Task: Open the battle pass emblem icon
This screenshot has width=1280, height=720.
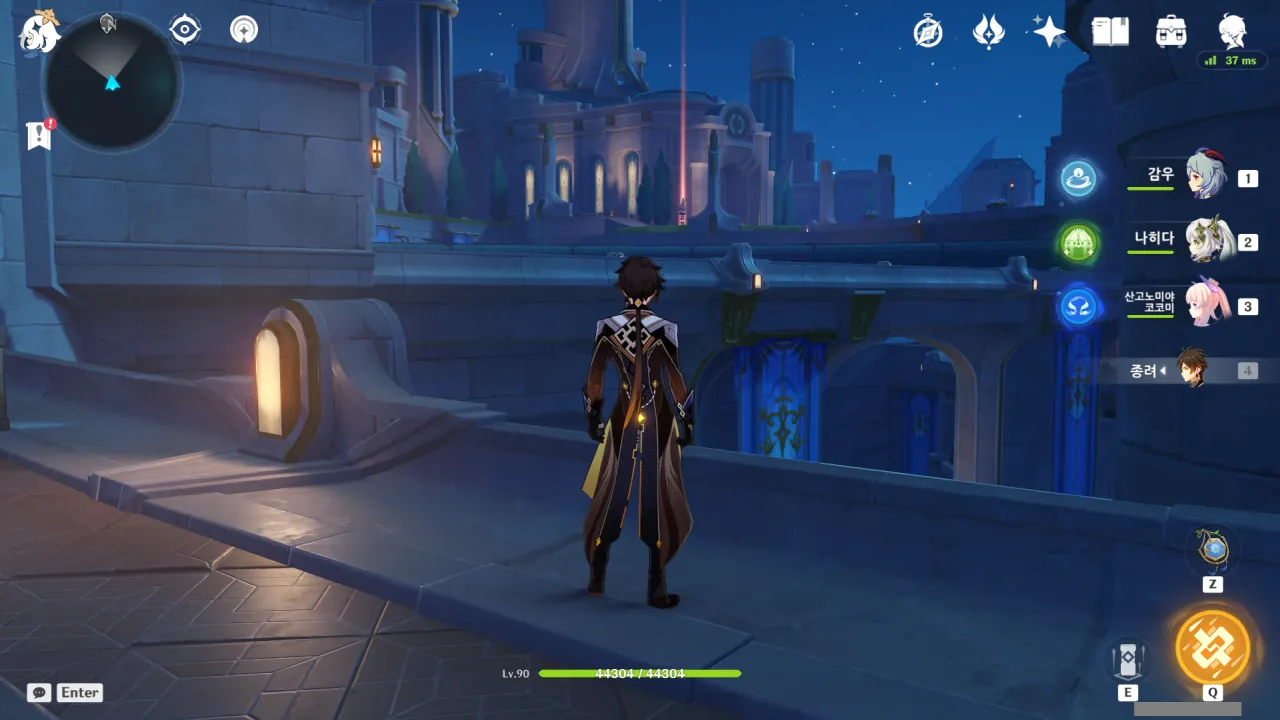Action: [x=988, y=32]
